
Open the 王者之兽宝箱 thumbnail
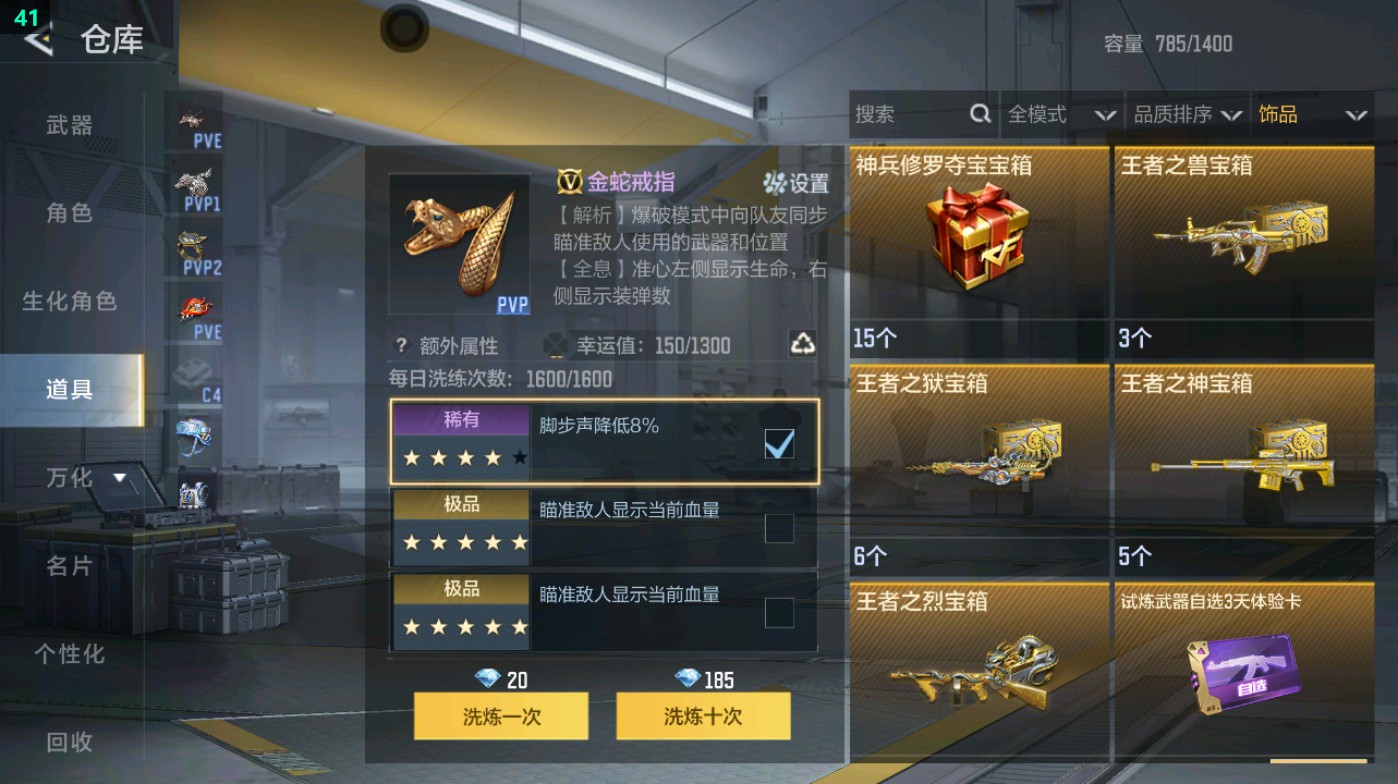1243,240
